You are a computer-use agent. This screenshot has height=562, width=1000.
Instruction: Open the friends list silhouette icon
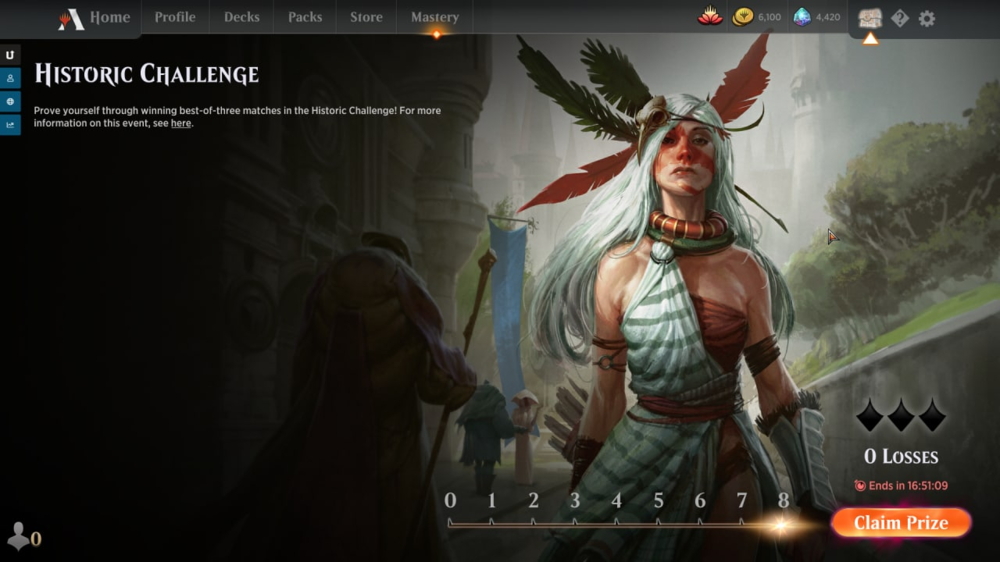18,536
